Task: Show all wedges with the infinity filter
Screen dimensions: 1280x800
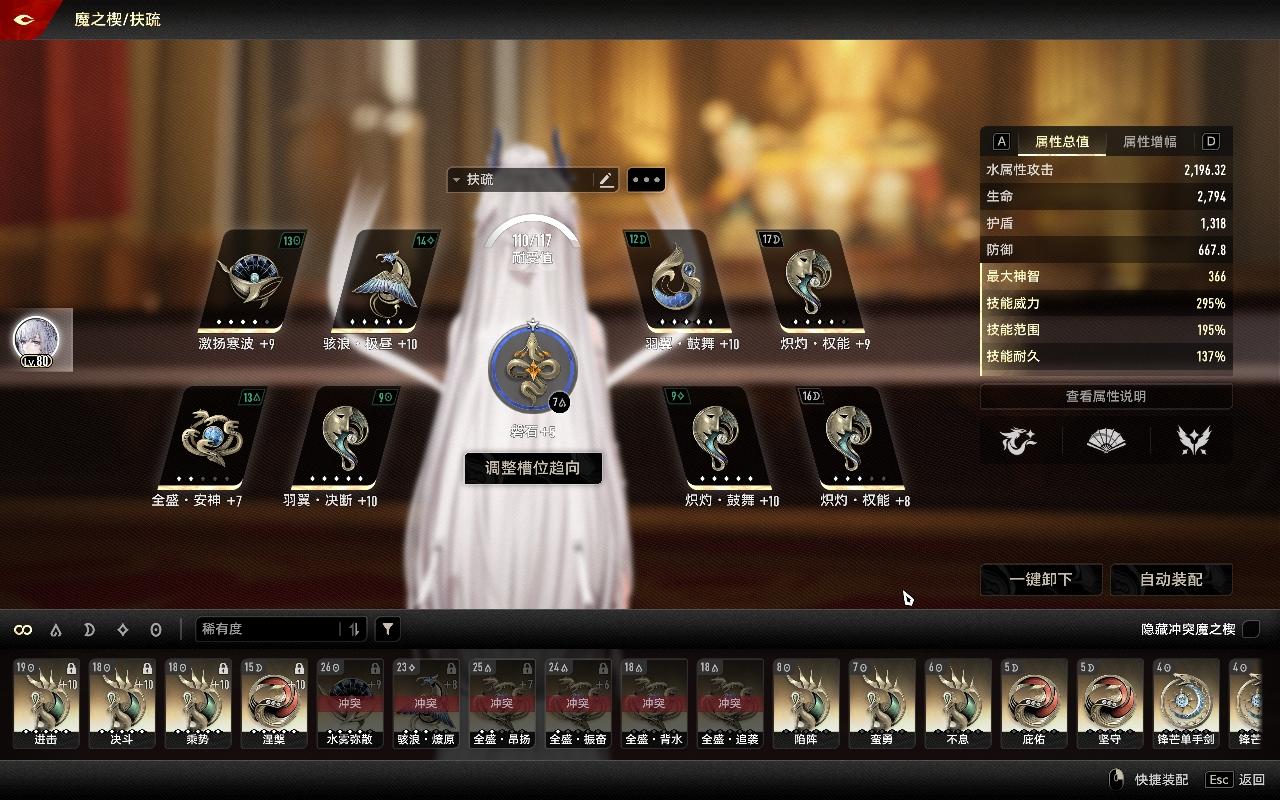Action: pyautogui.click(x=23, y=629)
